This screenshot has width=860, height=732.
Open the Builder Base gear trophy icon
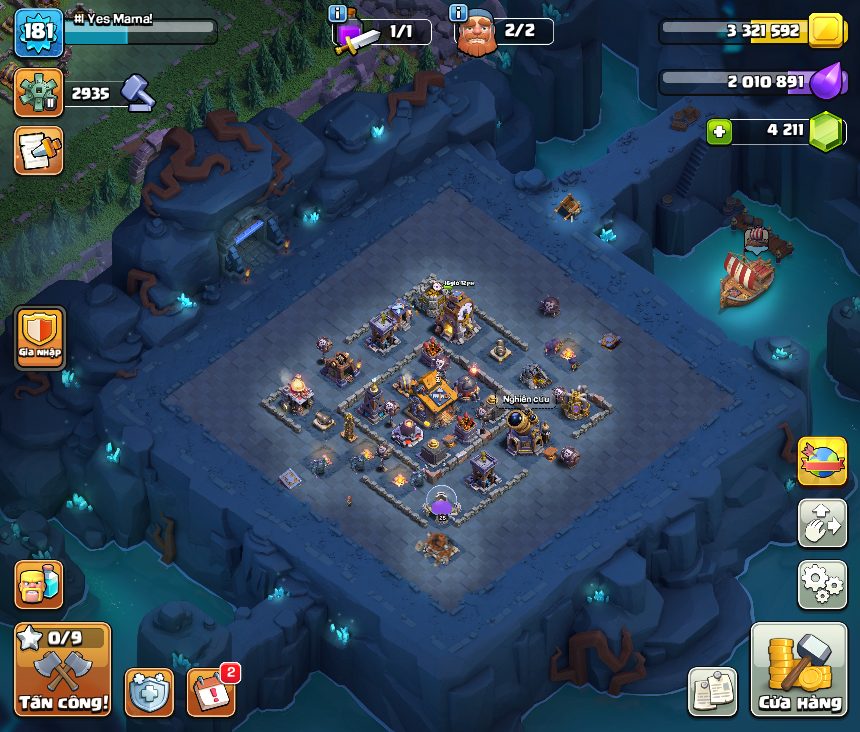39,93
